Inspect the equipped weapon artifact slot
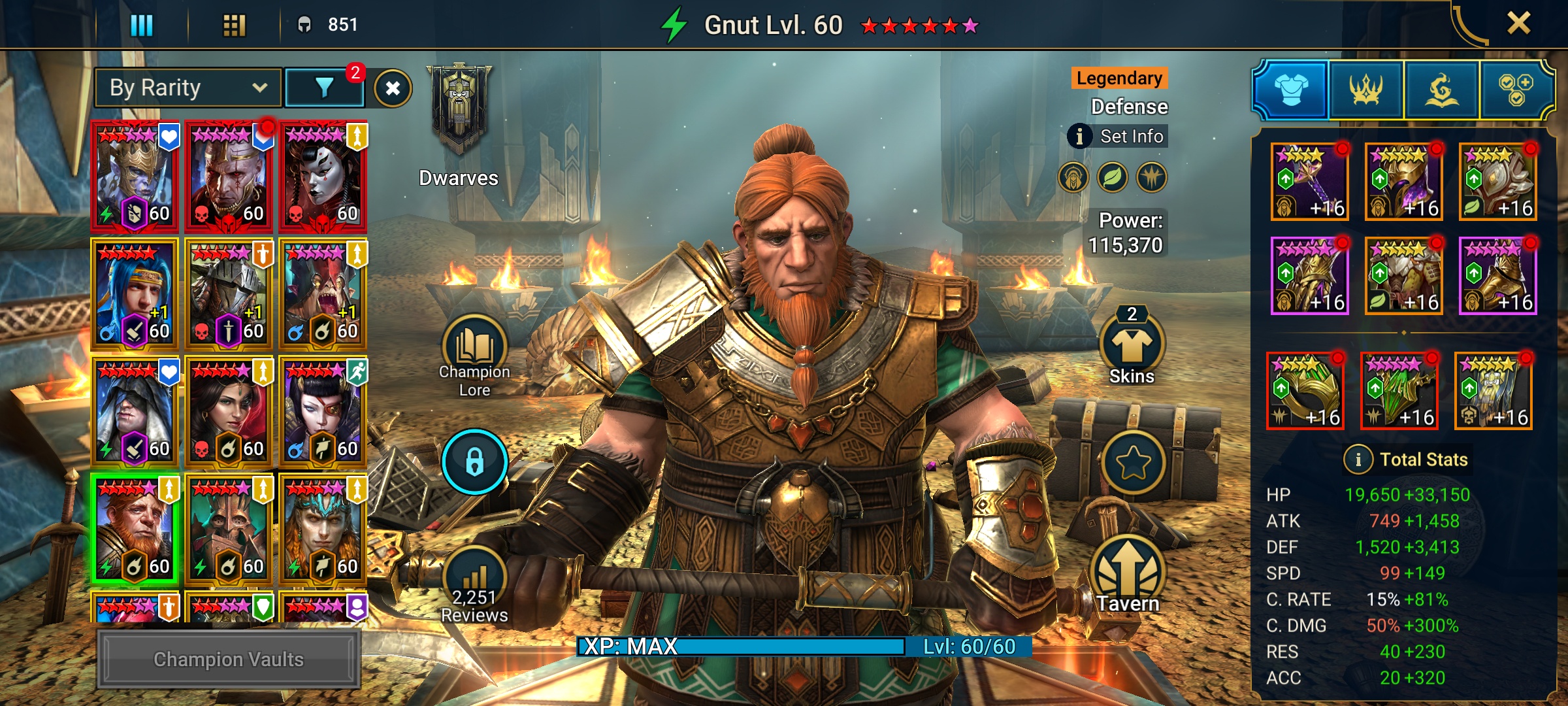 1309,182
